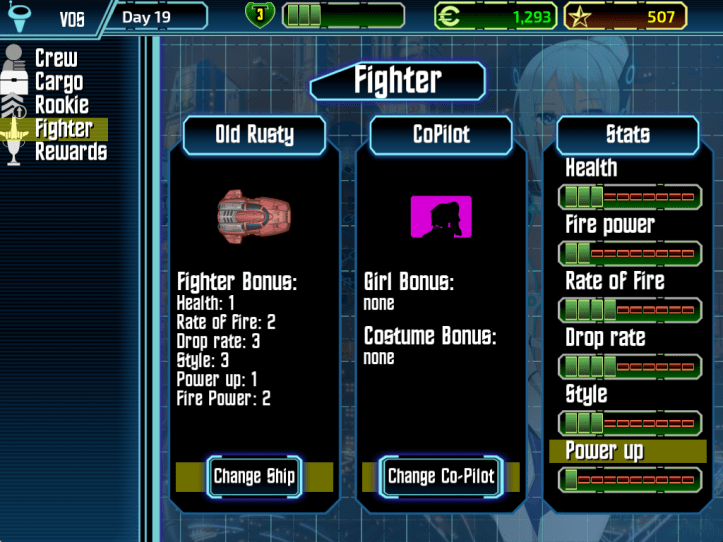Select the Cargo menu entry
The width and height of the screenshot is (723, 542).
[x=58, y=82]
